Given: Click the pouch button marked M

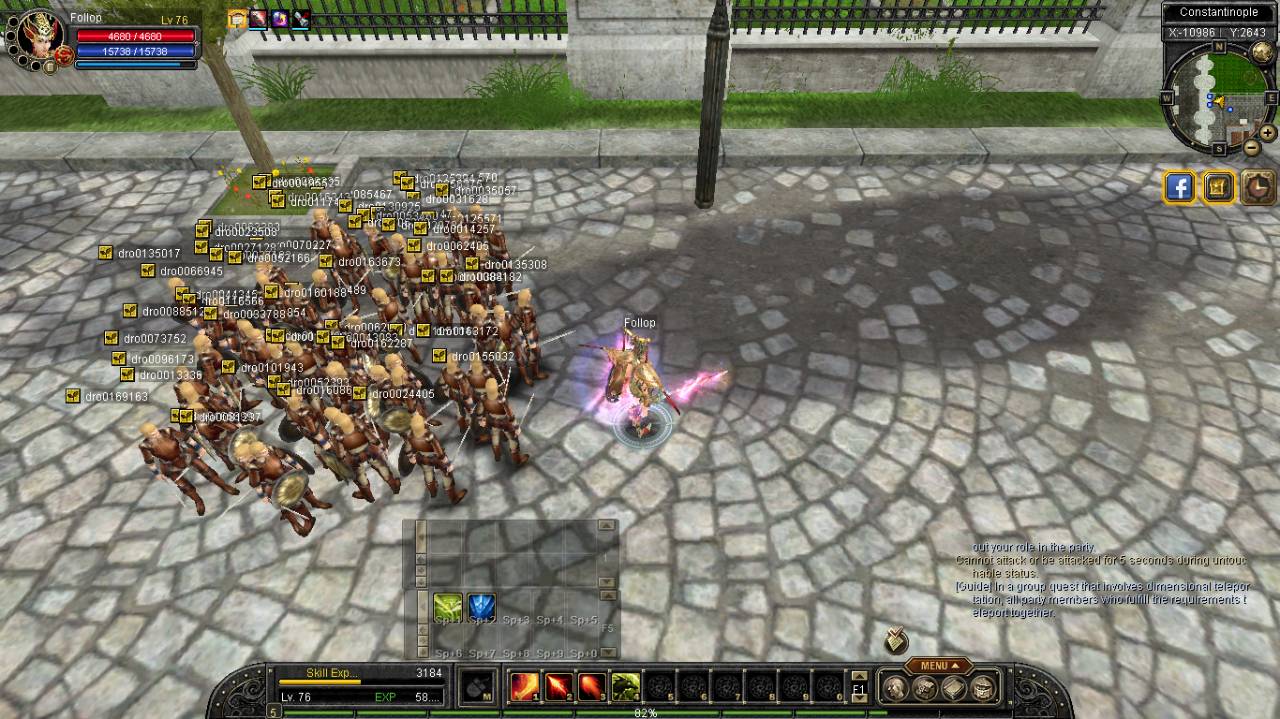Looking at the screenshot, I should (x=477, y=687).
